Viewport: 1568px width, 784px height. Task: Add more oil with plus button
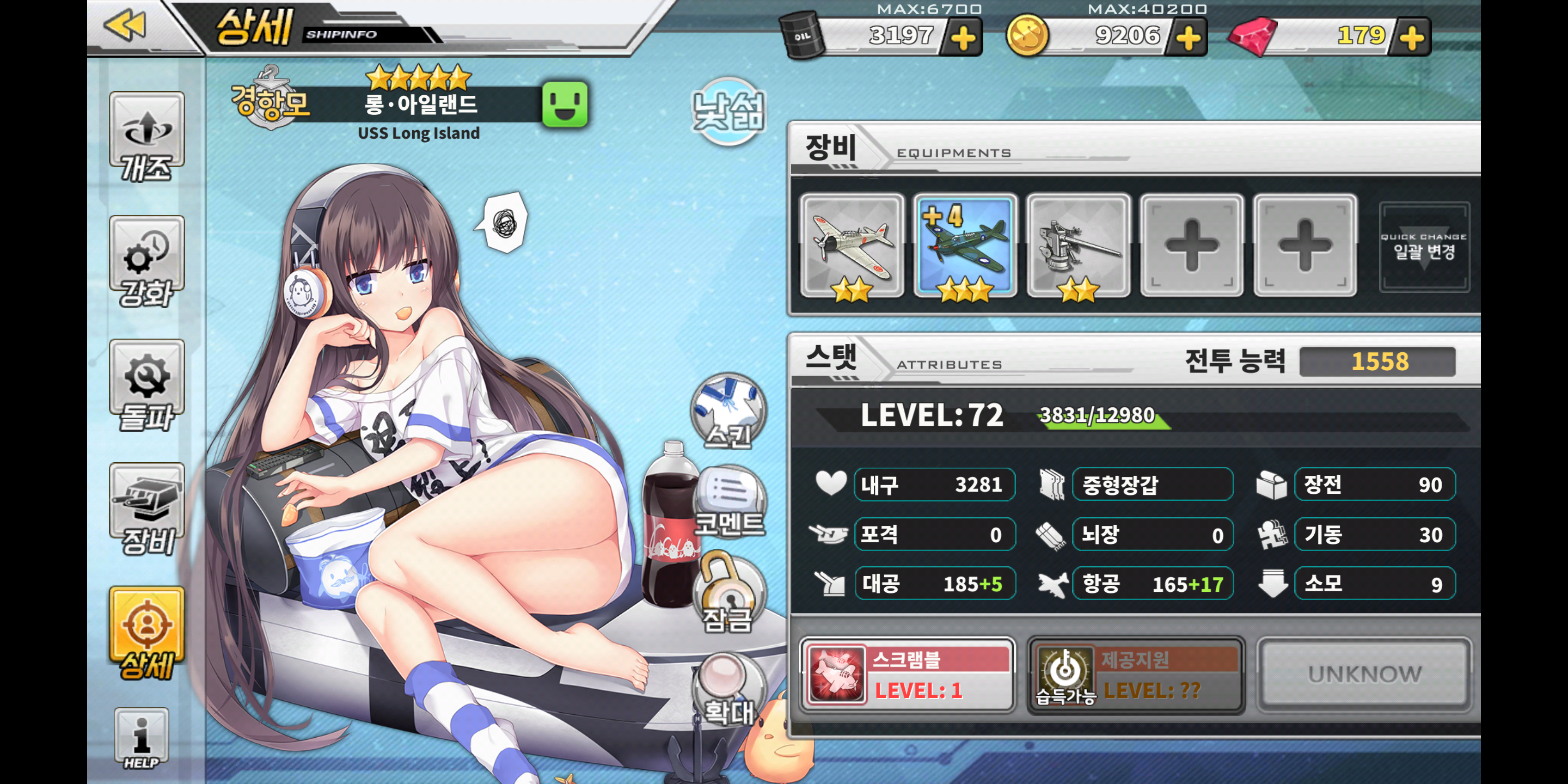coord(963,38)
